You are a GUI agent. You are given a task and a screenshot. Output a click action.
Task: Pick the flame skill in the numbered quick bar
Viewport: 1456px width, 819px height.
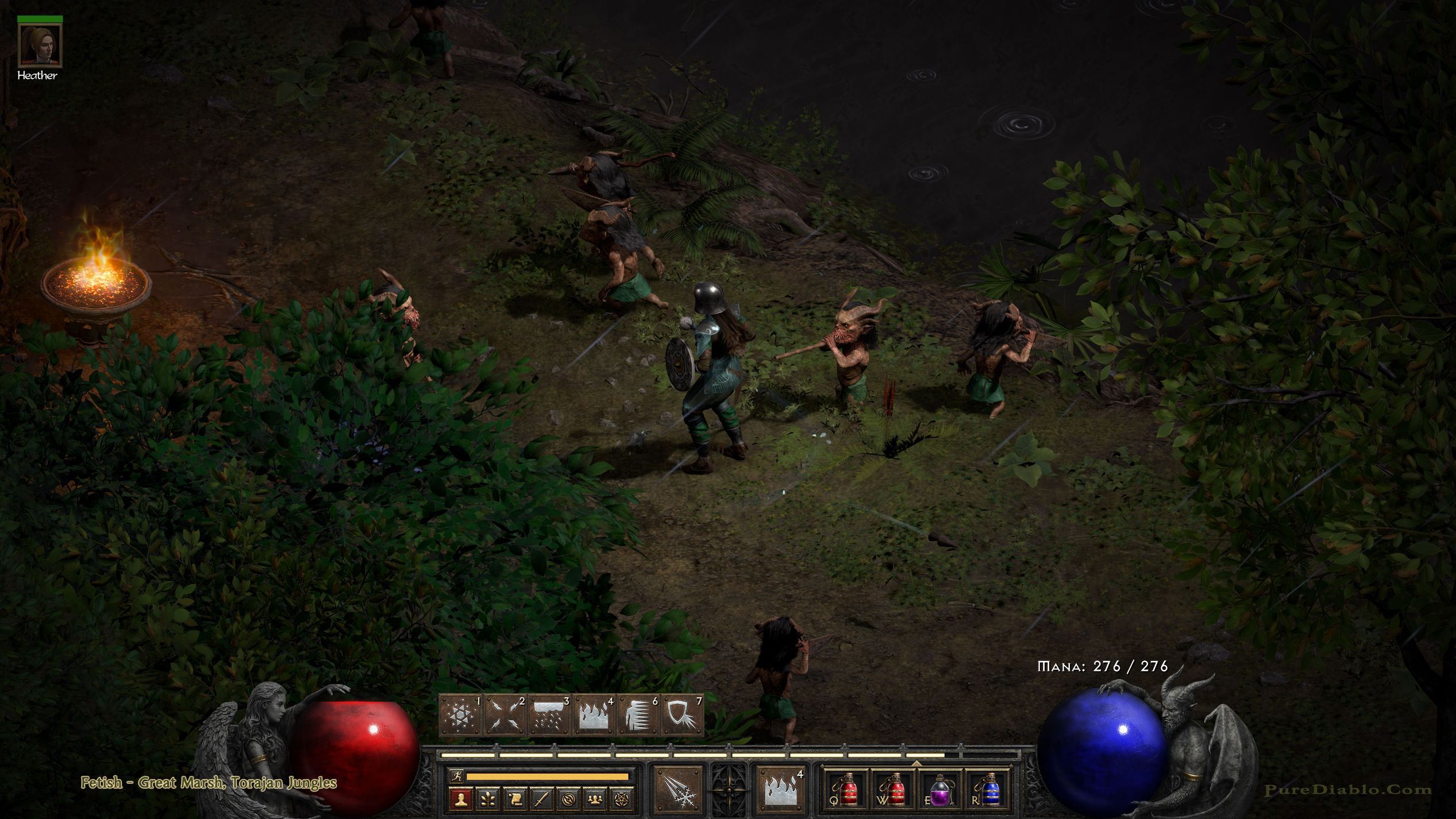coord(593,715)
